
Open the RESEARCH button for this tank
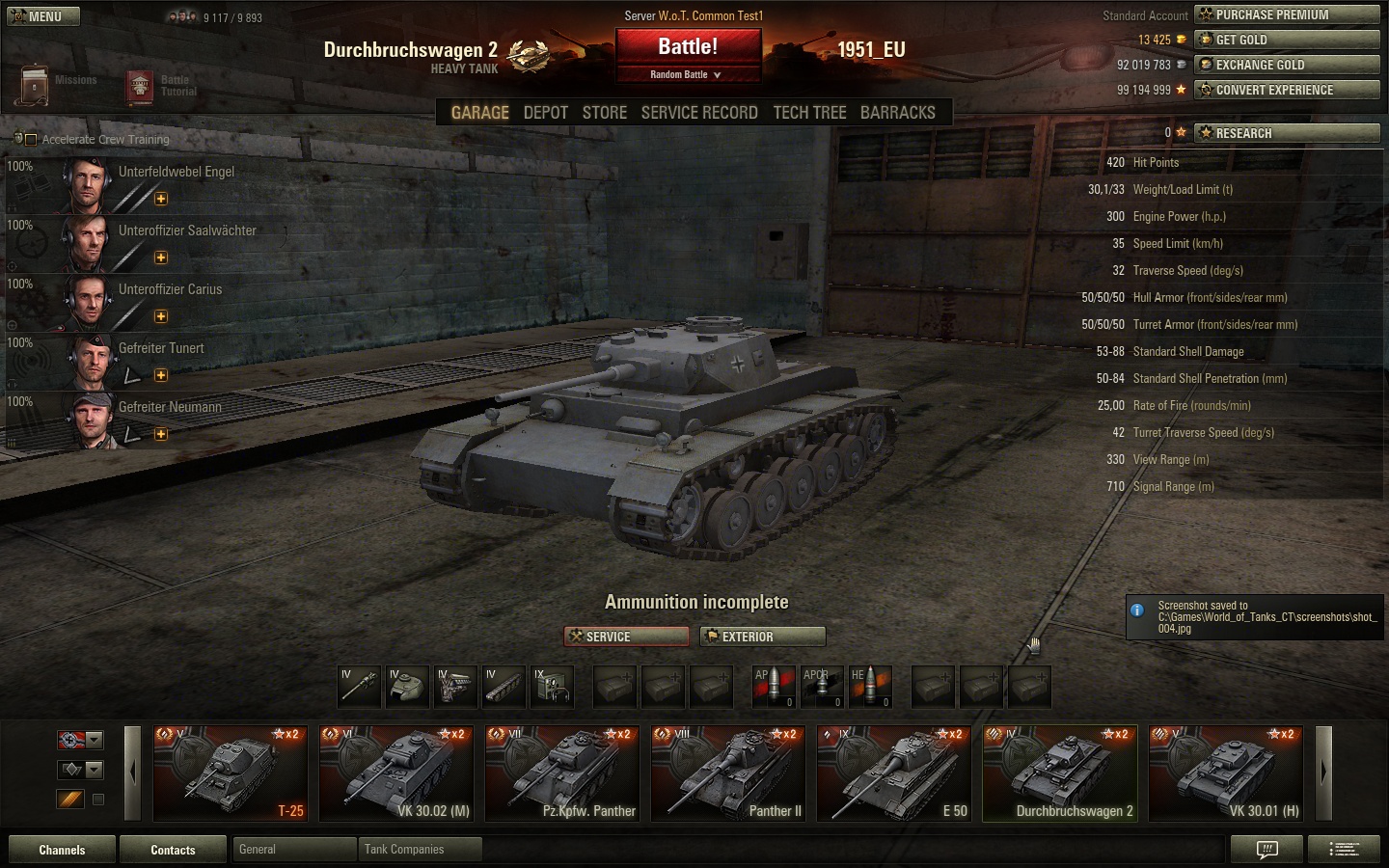pos(1287,133)
